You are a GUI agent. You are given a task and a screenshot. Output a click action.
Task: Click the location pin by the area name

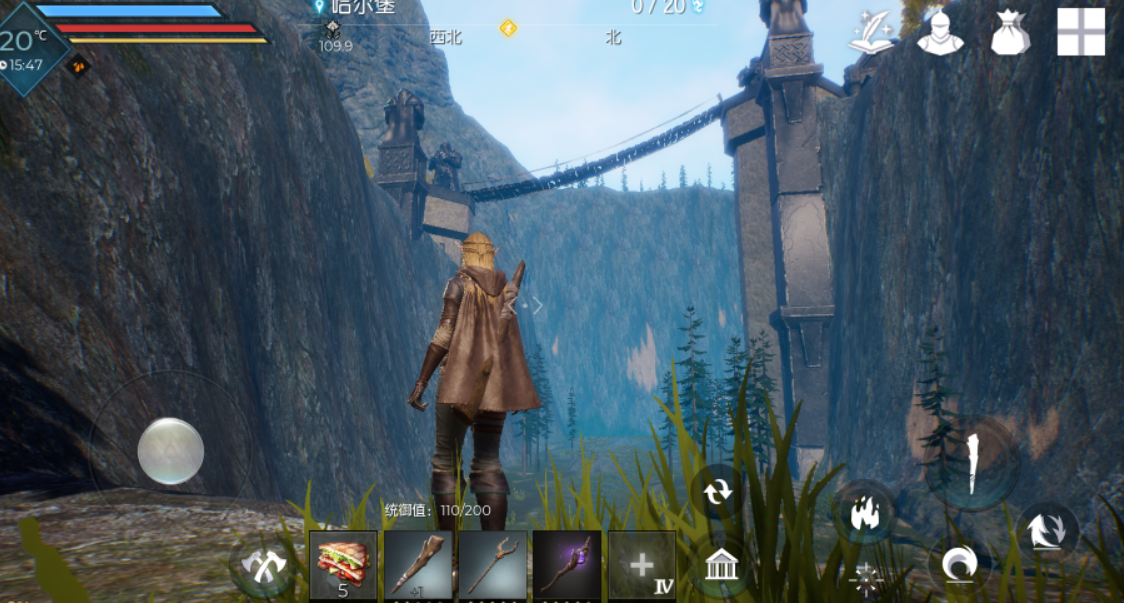click(320, 6)
